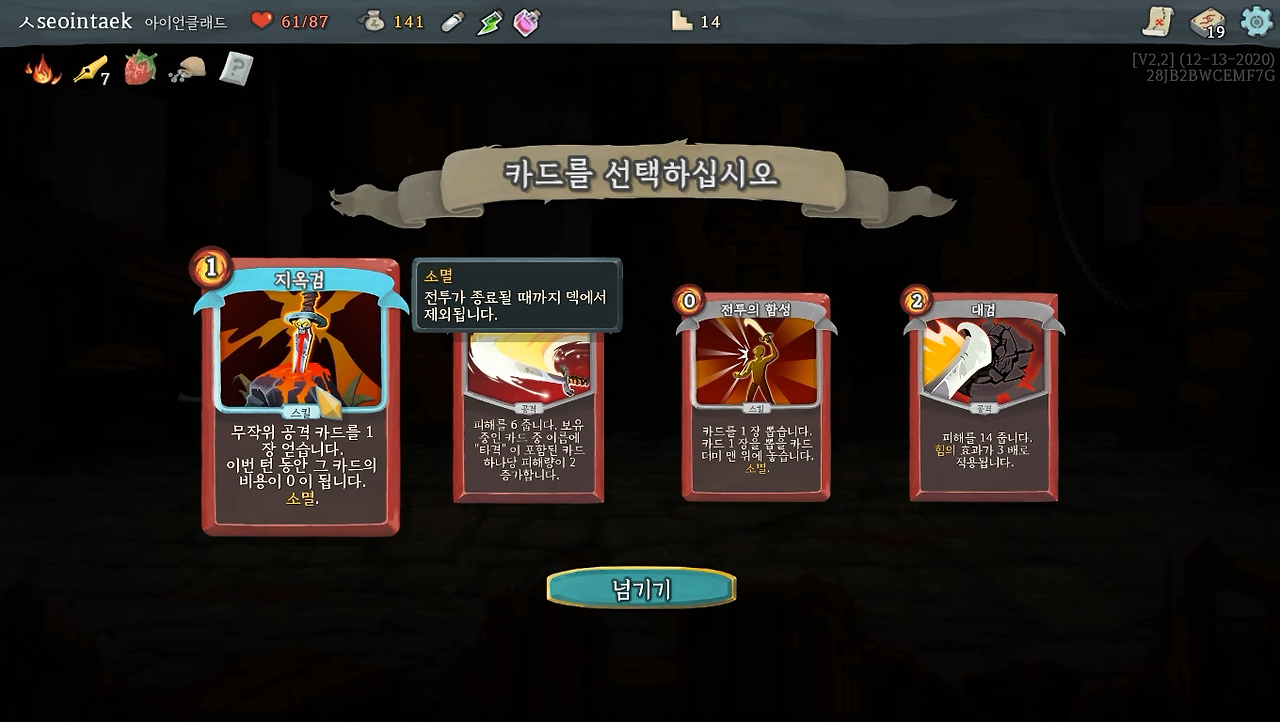Click the green lightning potion

pos(489,20)
